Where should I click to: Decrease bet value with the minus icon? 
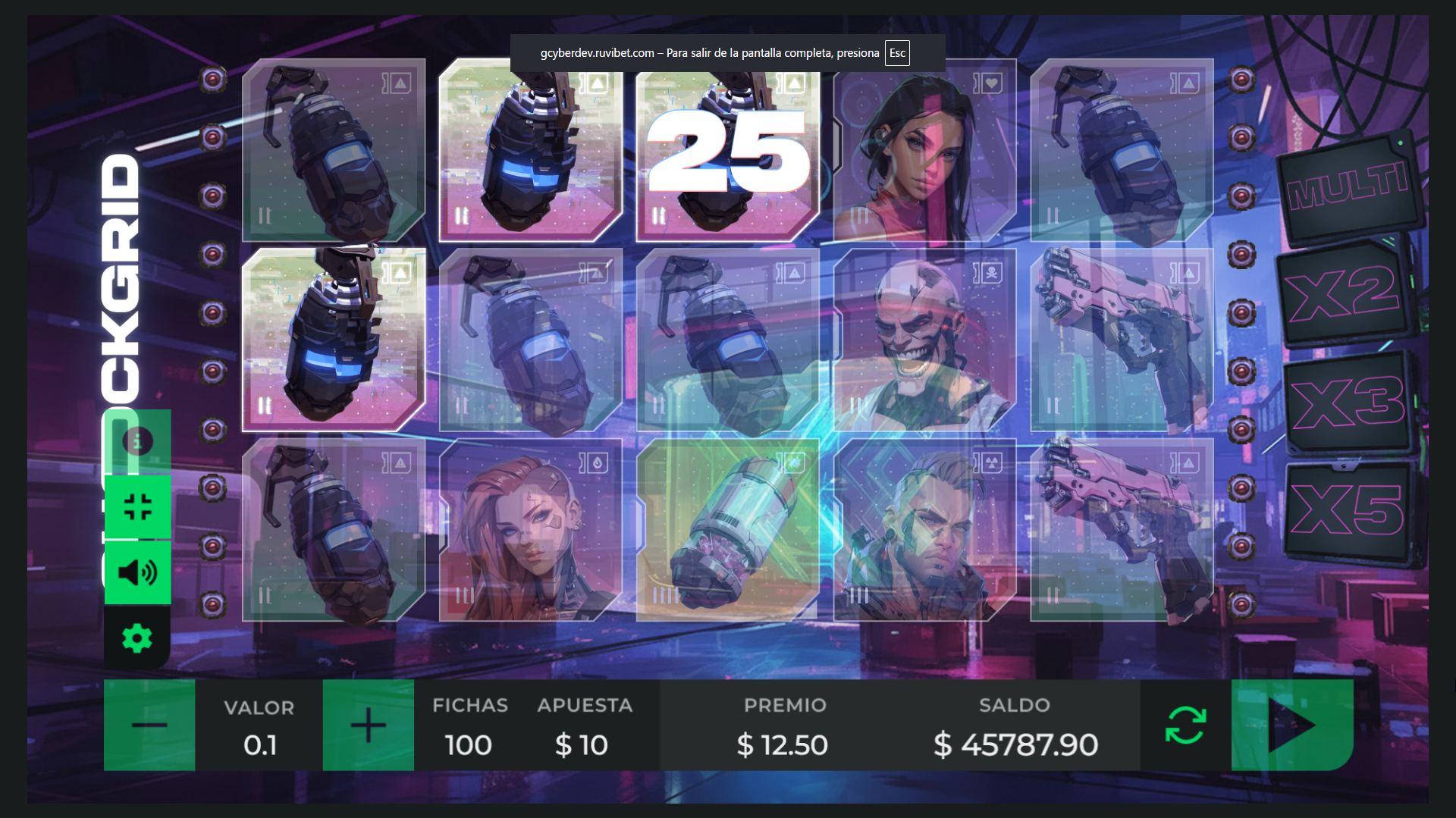[149, 725]
